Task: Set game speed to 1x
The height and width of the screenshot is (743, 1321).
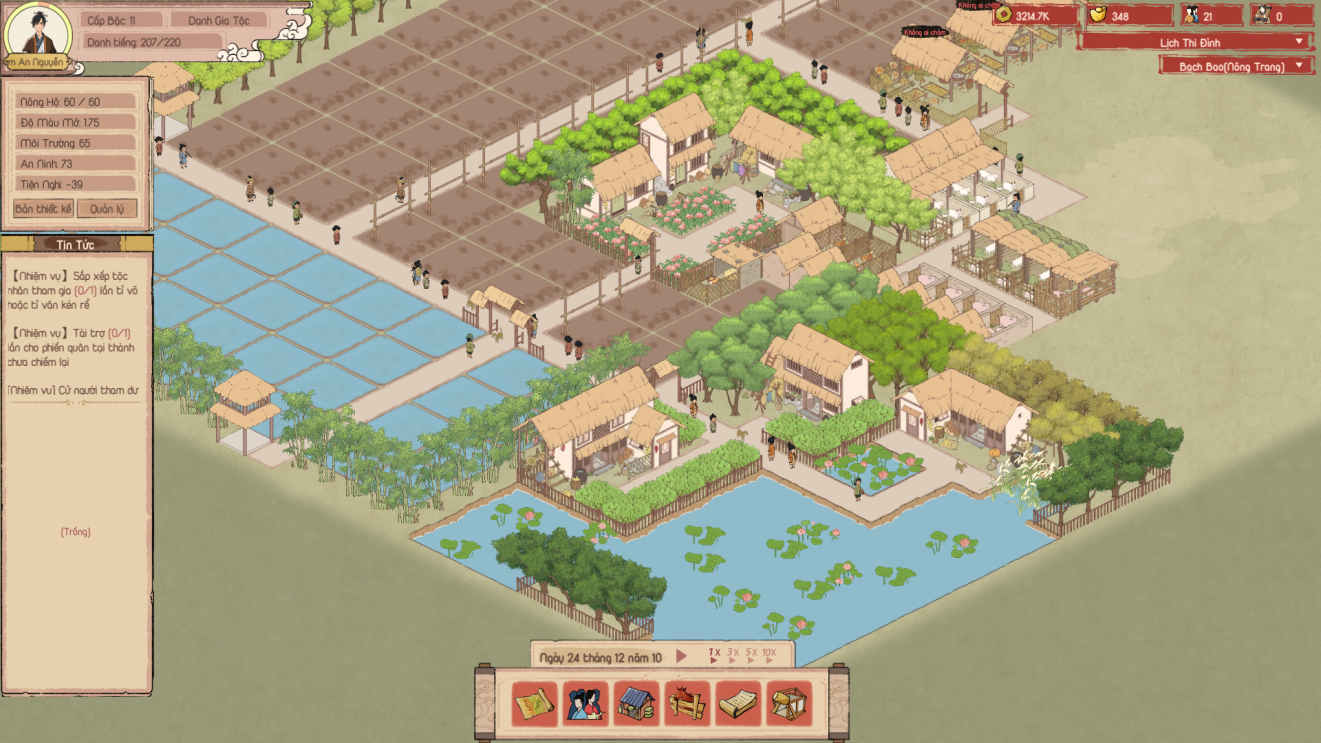Action: 714,654
